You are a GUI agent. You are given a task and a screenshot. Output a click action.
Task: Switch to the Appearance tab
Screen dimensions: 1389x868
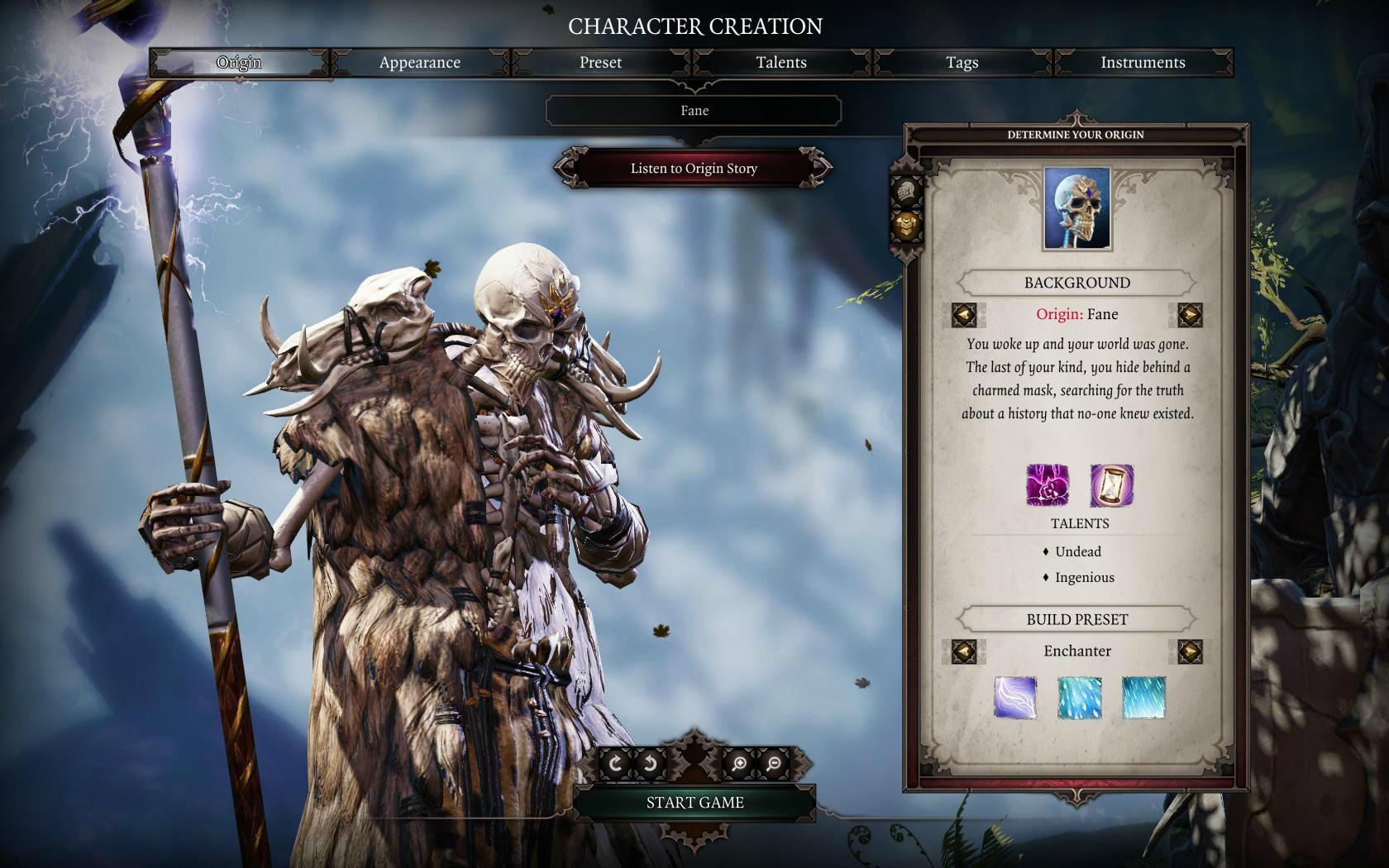pos(419,63)
